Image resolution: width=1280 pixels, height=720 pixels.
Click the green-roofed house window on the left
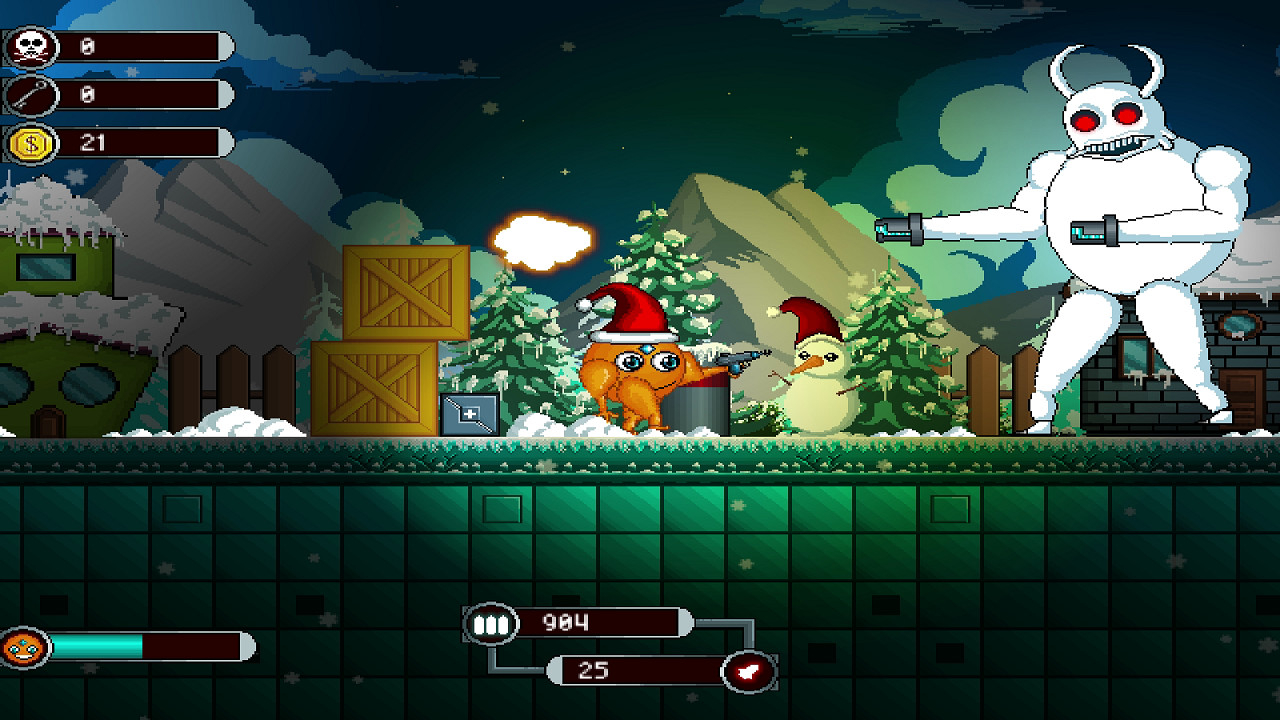point(45,266)
